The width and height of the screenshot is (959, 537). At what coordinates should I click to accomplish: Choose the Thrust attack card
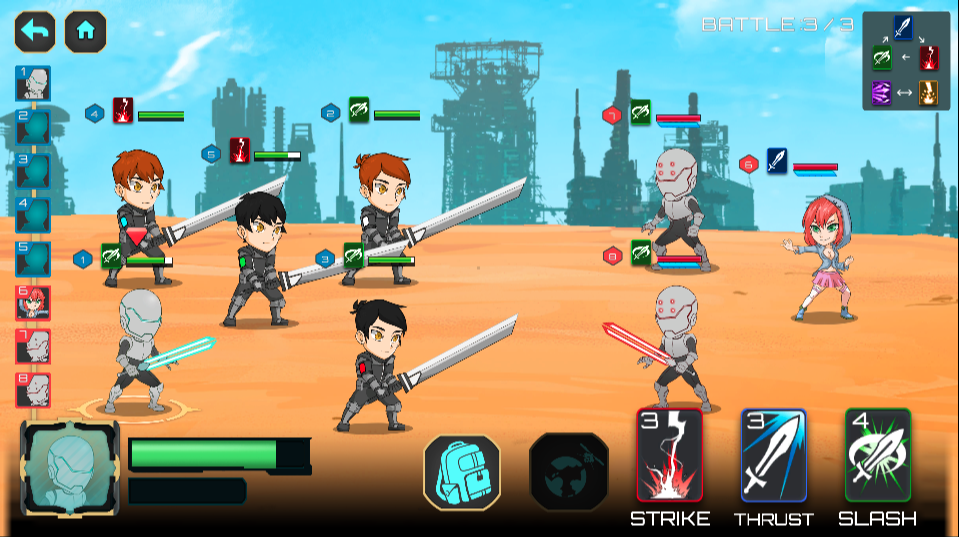coord(773,455)
